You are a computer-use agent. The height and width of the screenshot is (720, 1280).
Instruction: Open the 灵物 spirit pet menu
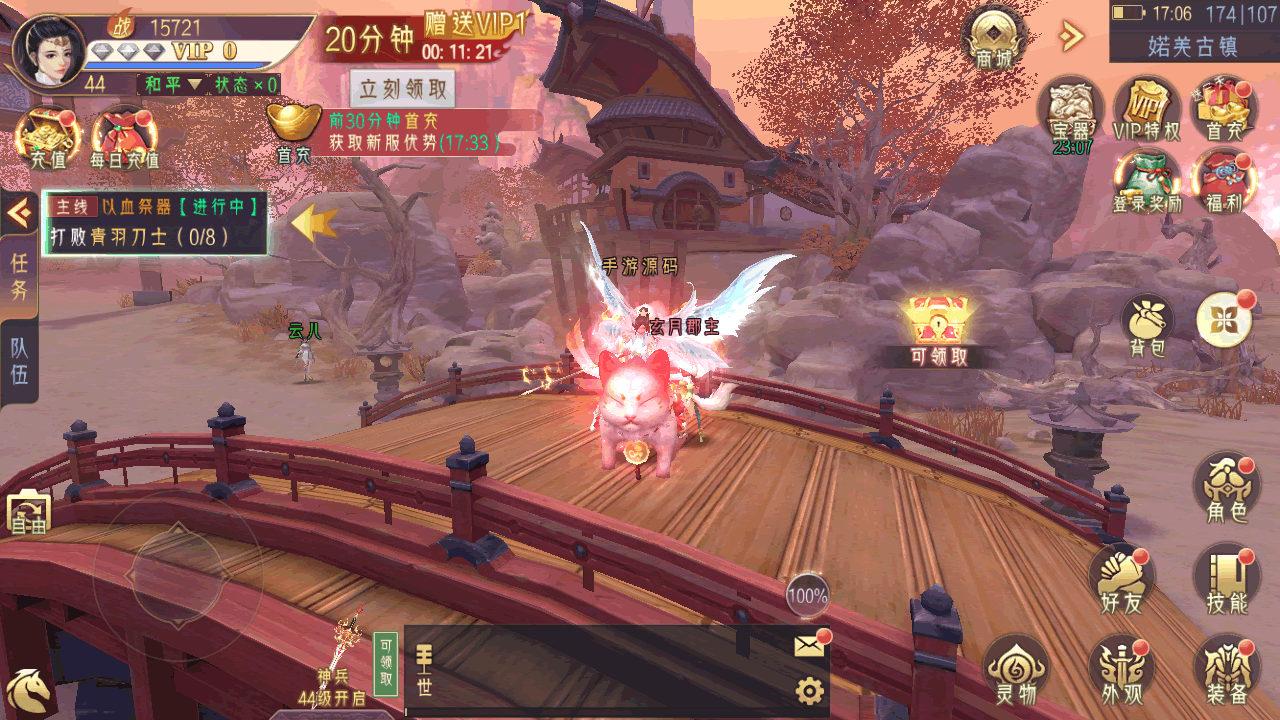(1015, 670)
